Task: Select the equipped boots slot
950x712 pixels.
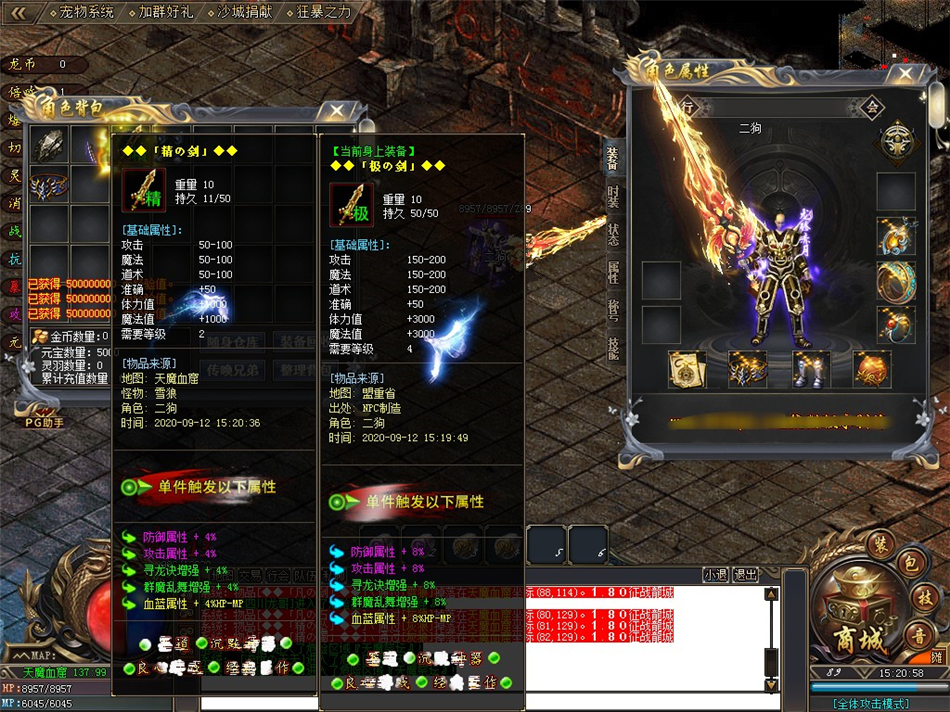Action: (810, 368)
